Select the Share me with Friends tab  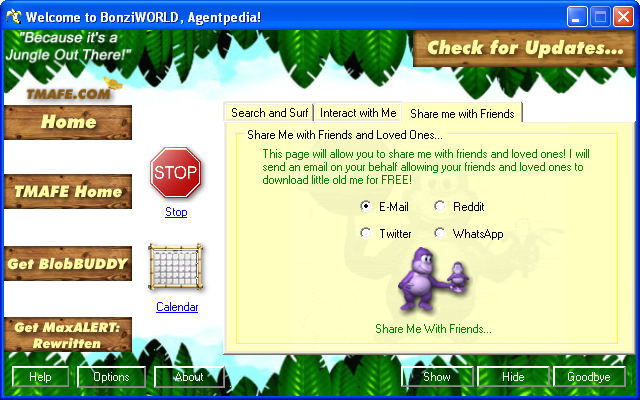tap(462, 114)
